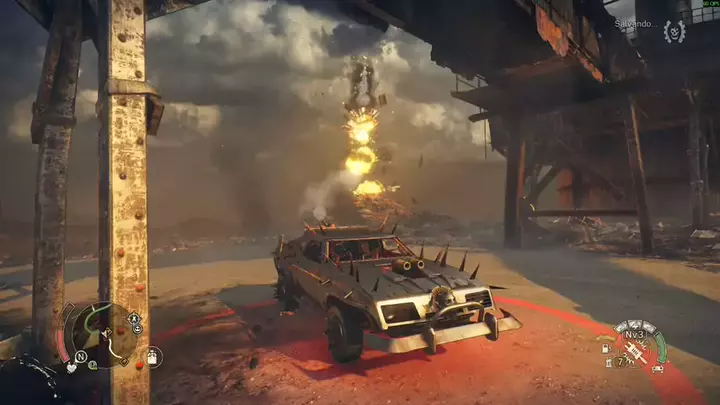Select the canteen icon beside the minimap
The width and height of the screenshot is (720, 405).
(153, 356)
